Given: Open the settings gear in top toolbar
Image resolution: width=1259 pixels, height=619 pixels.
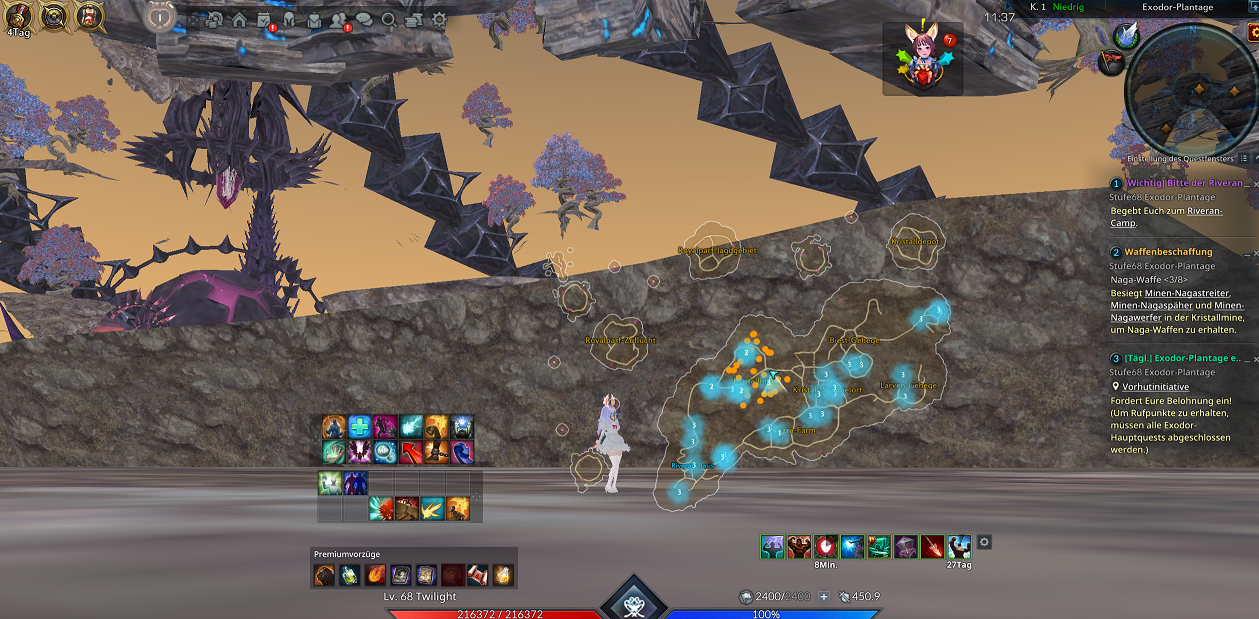Looking at the screenshot, I should [x=439, y=19].
